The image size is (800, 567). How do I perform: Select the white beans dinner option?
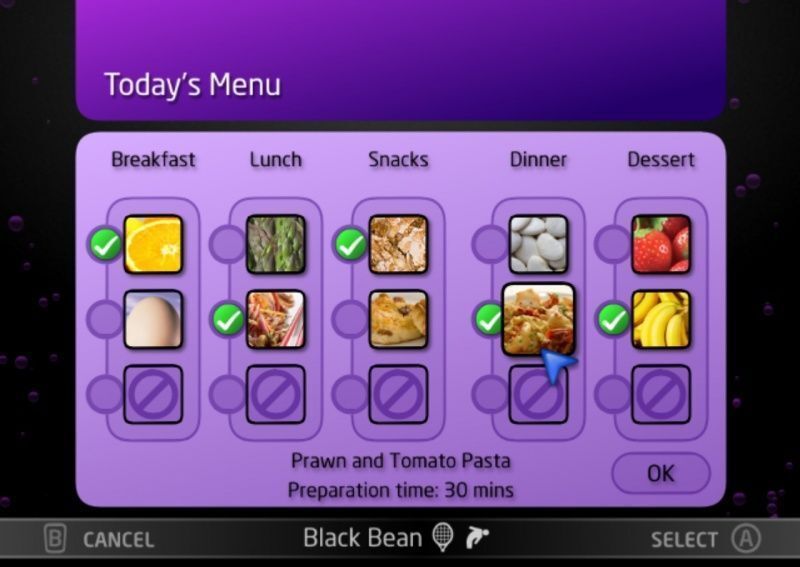tap(538, 244)
